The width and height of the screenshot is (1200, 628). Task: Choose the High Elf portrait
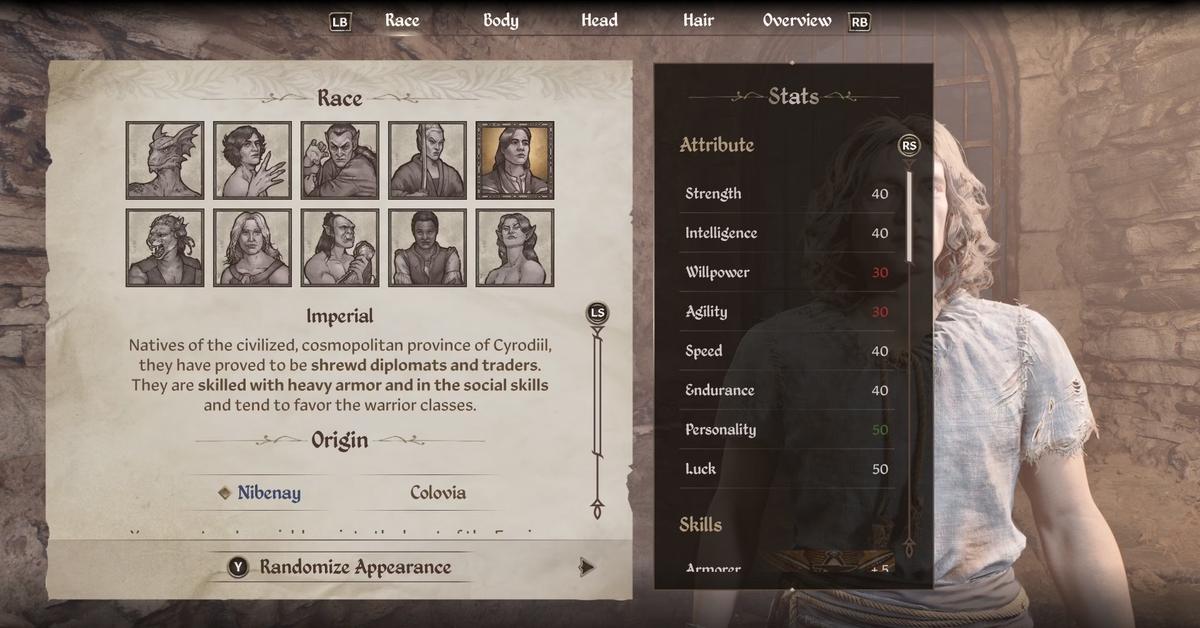[427, 160]
